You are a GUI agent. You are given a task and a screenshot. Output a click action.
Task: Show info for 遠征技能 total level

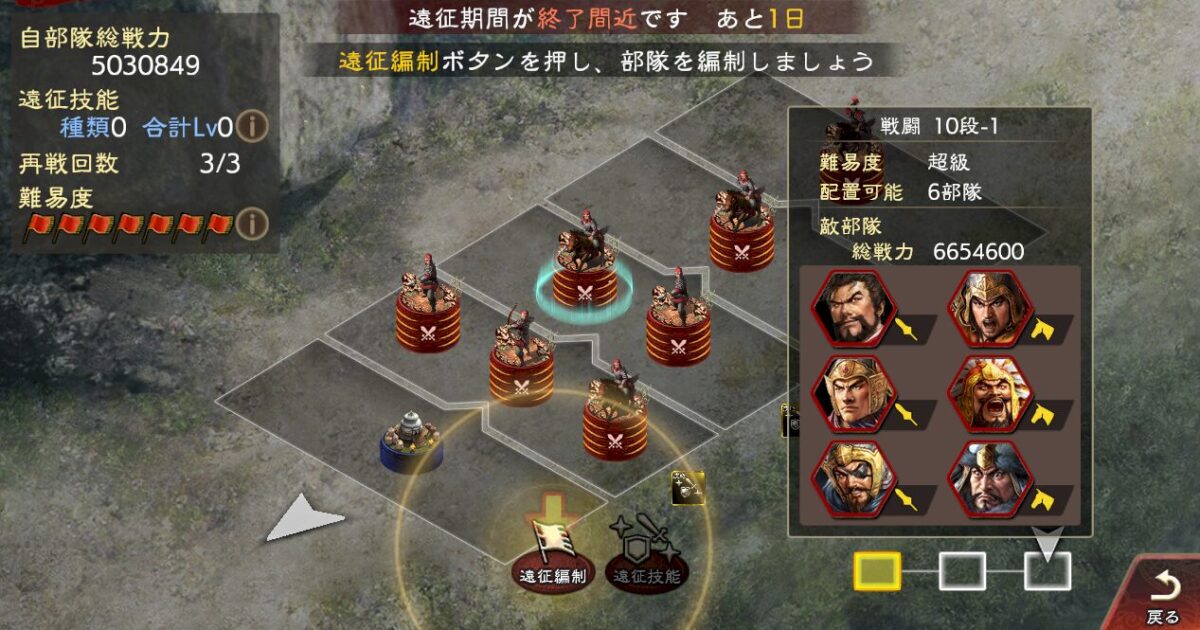[x=256, y=127]
